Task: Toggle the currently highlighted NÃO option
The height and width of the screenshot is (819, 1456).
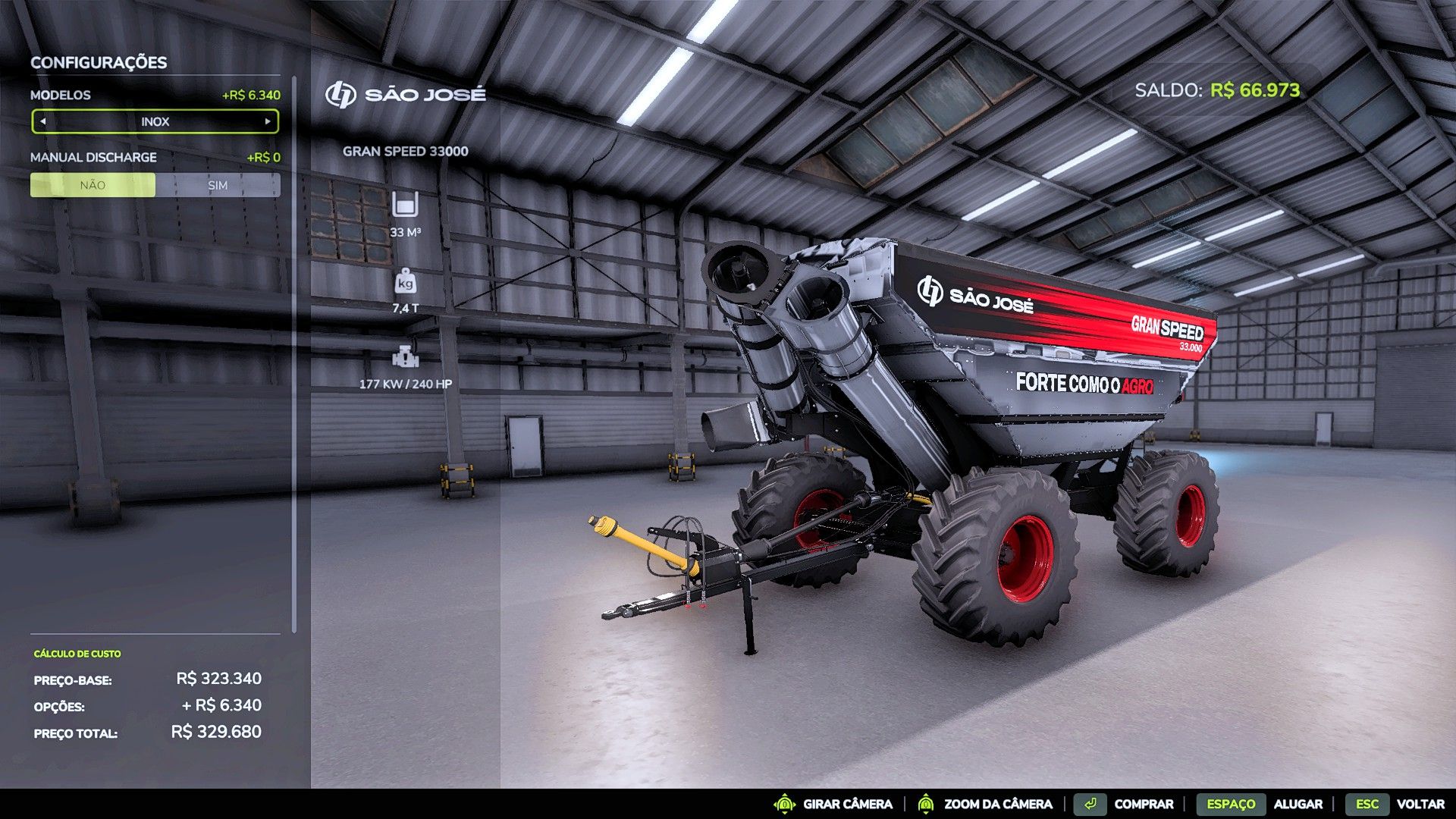Action: (x=92, y=184)
